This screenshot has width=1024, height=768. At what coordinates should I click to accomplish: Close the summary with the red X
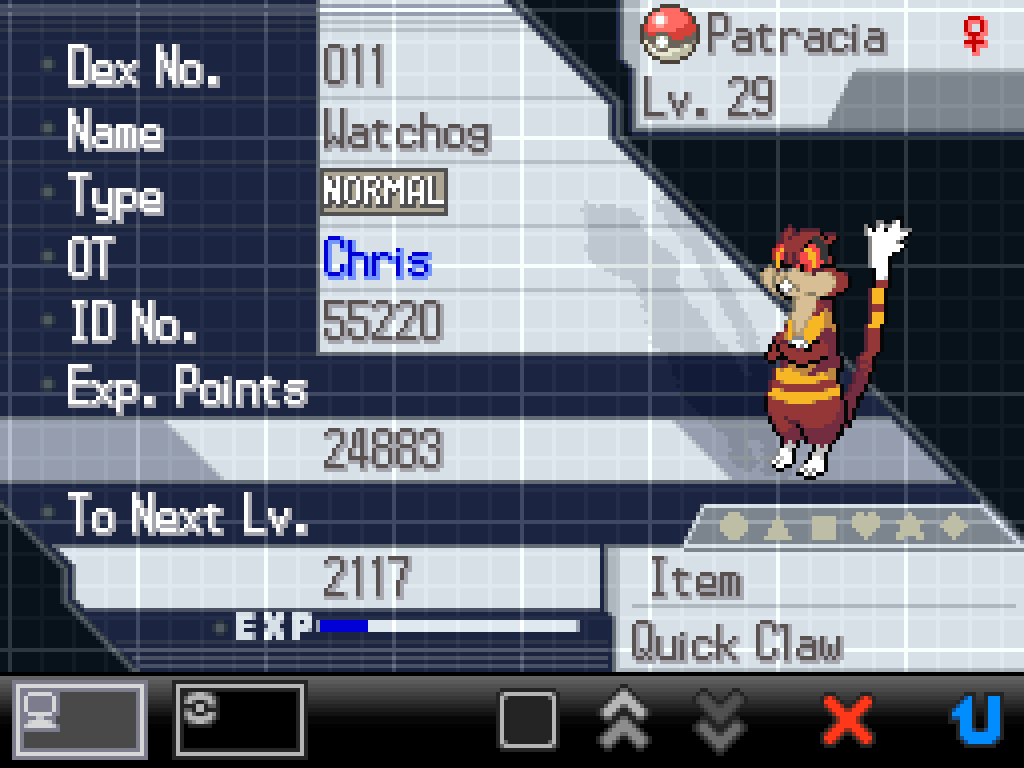click(x=846, y=718)
